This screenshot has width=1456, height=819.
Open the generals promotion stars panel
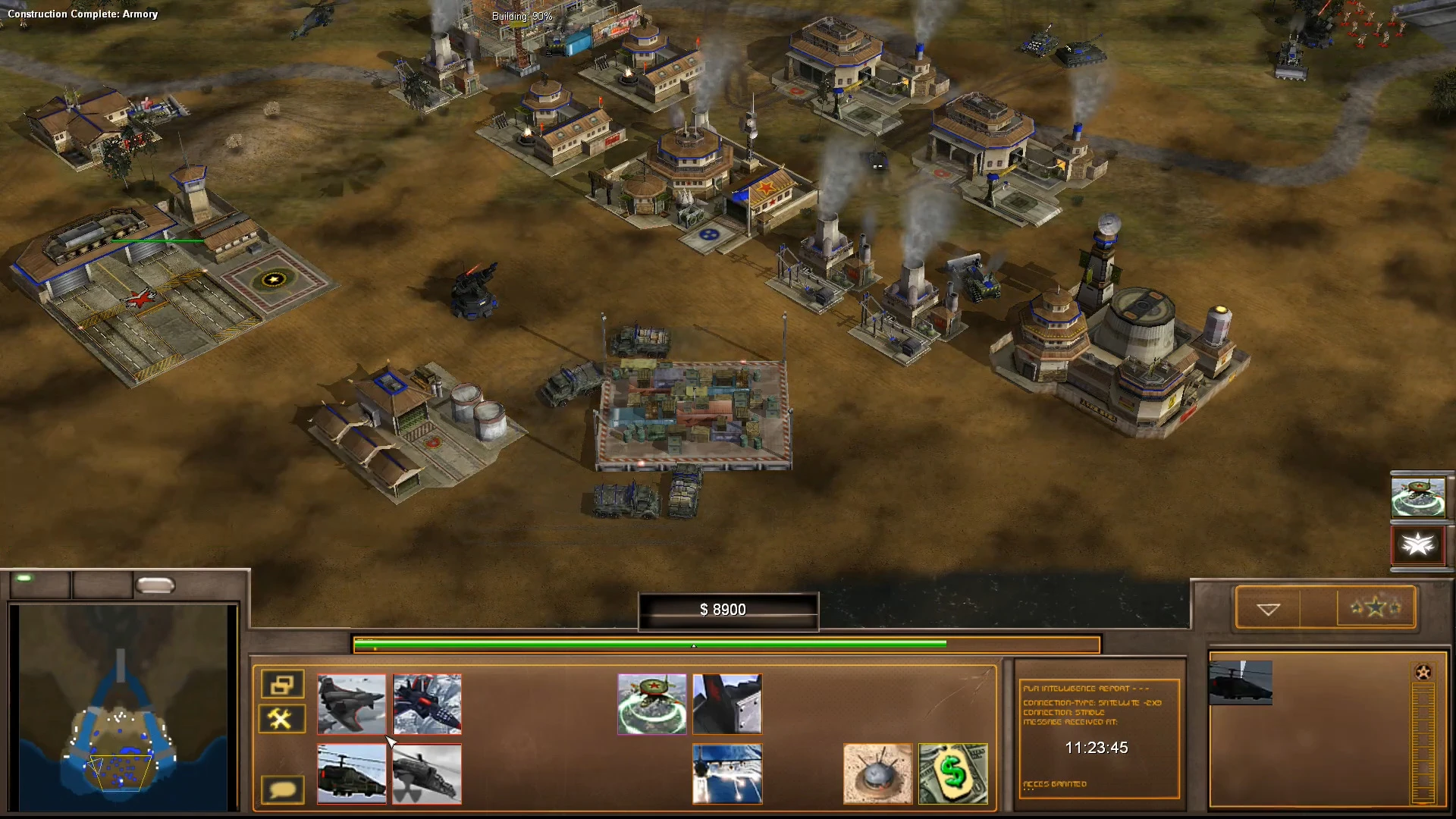click(1375, 607)
